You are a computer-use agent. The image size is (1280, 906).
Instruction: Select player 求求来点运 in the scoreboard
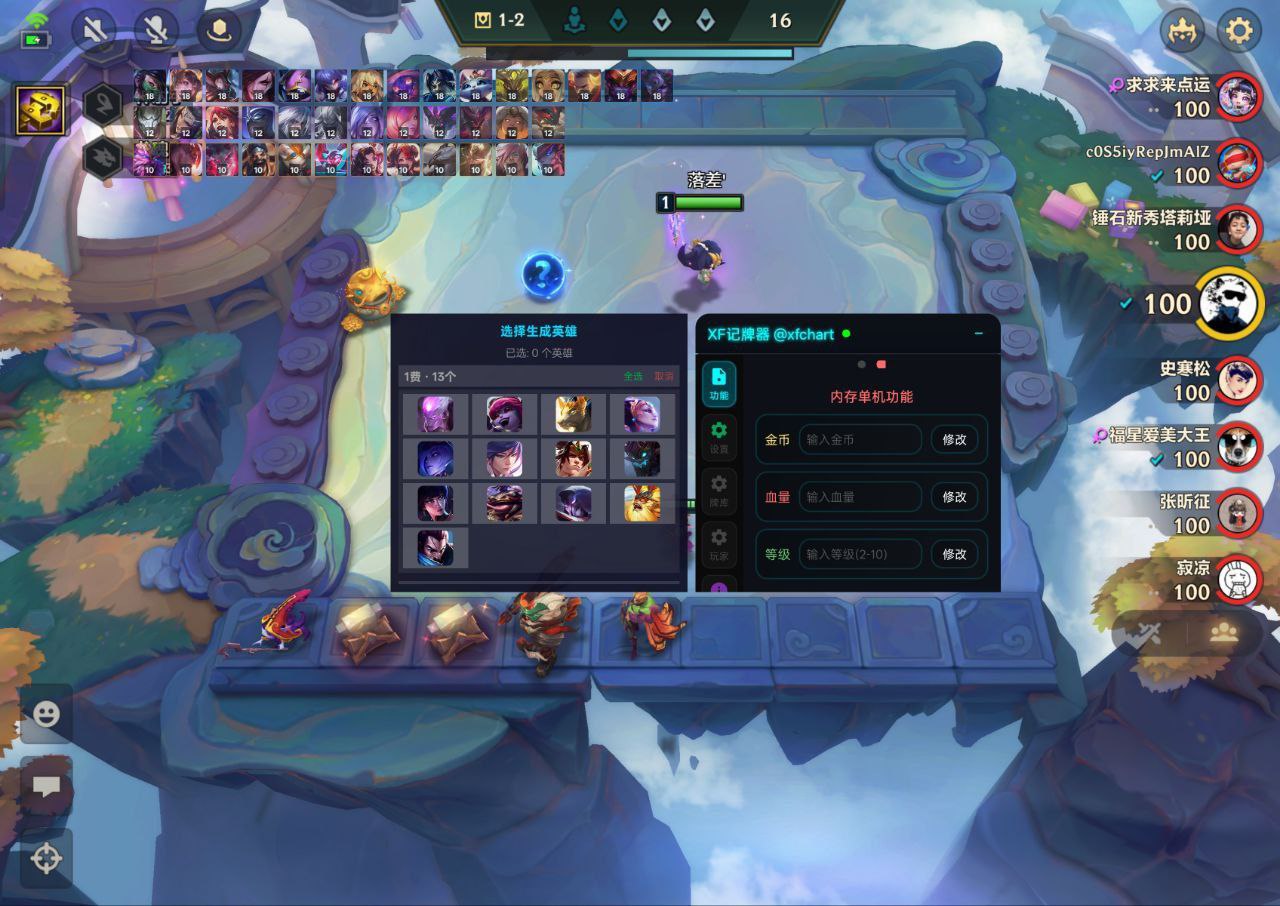(1238, 96)
